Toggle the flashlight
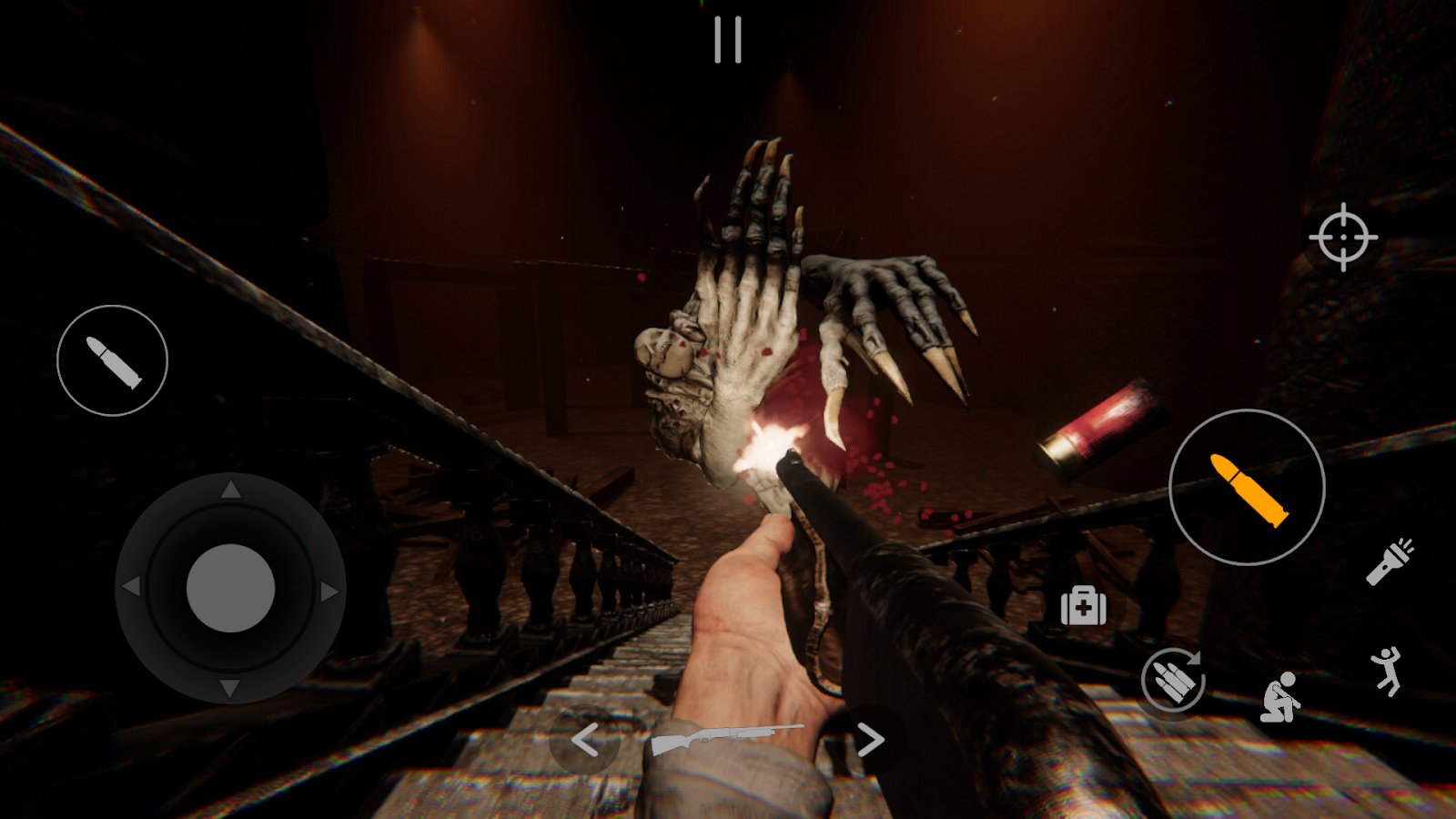The height and width of the screenshot is (819, 1456). pyautogui.click(x=1390, y=561)
